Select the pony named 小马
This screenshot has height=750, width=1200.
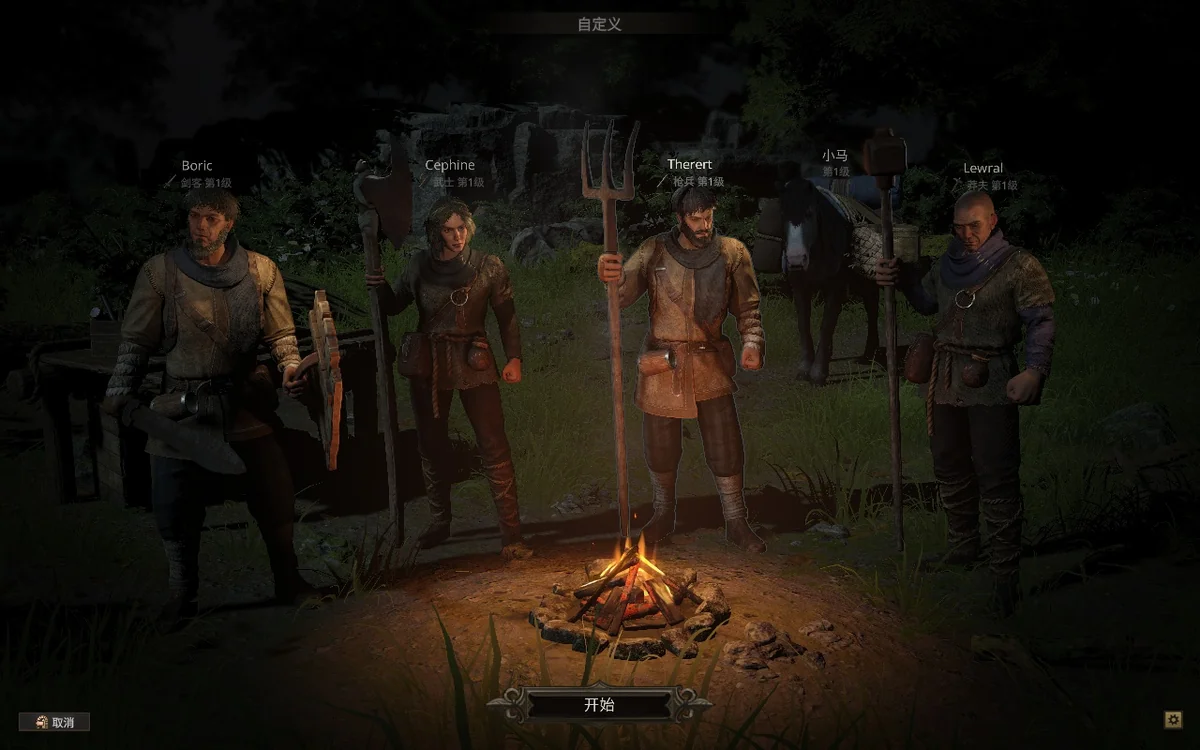tap(815, 270)
